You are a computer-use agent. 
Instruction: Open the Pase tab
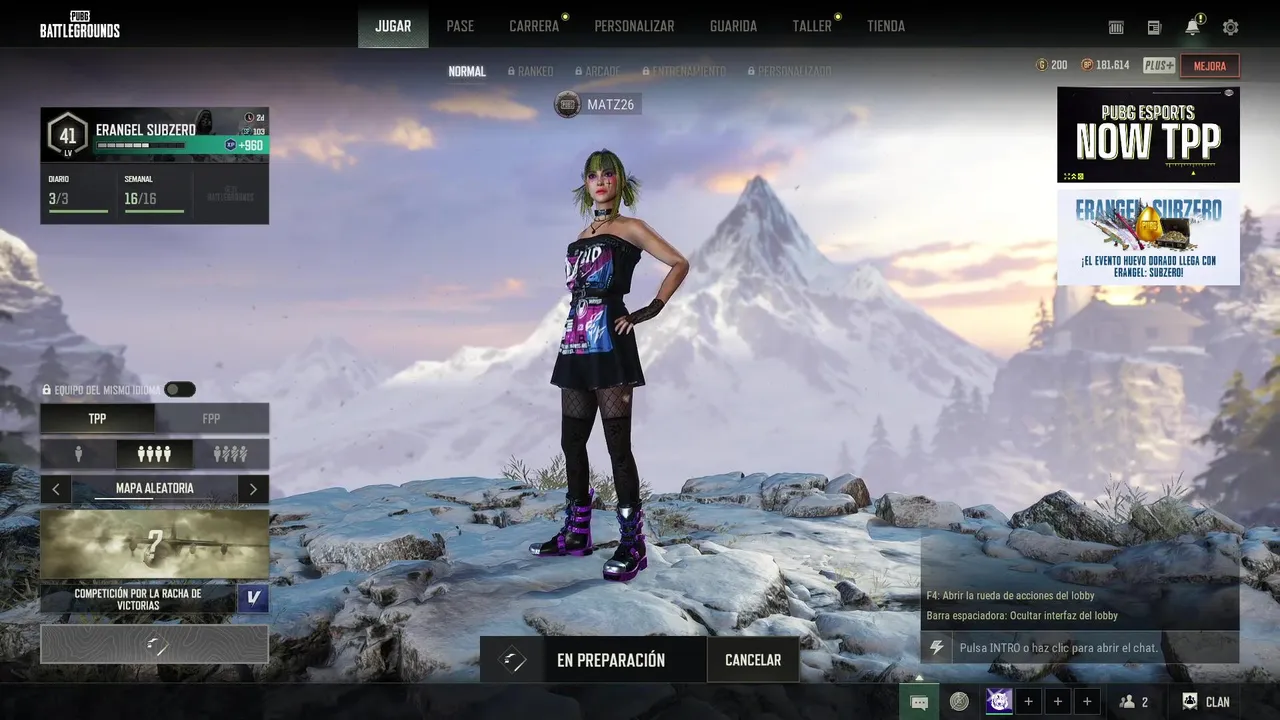pyautogui.click(x=460, y=26)
